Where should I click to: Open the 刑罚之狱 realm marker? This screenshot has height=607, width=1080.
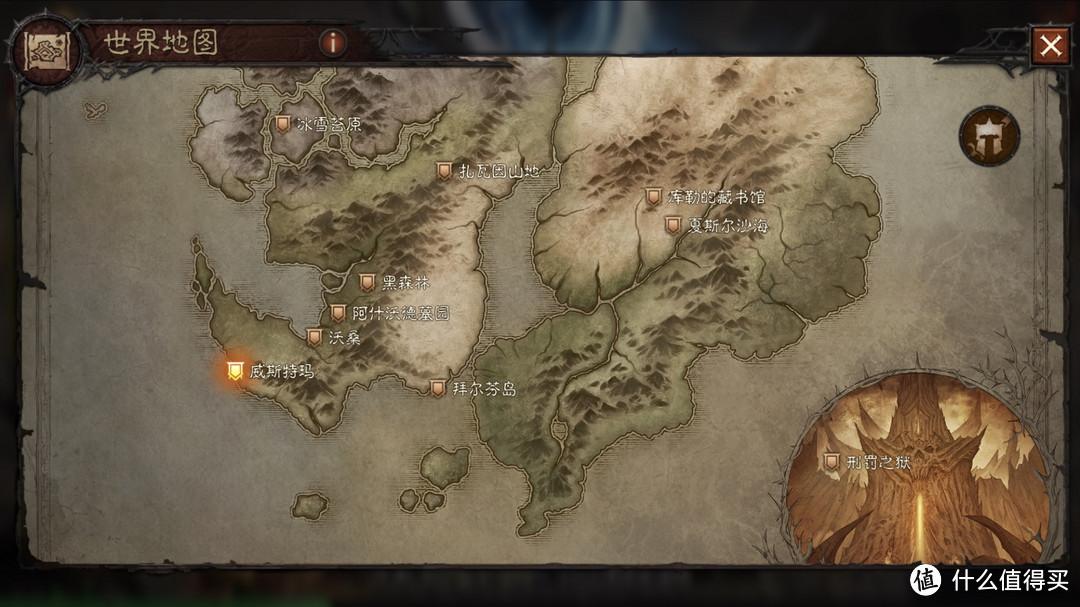click(830, 462)
